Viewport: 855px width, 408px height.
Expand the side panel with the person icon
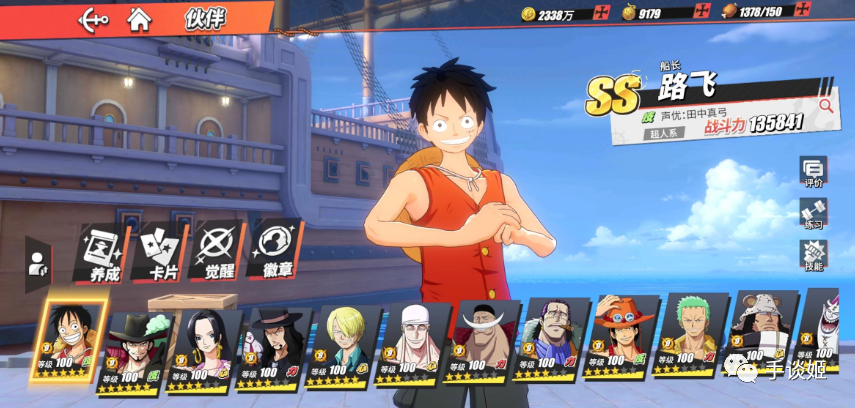point(37,264)
